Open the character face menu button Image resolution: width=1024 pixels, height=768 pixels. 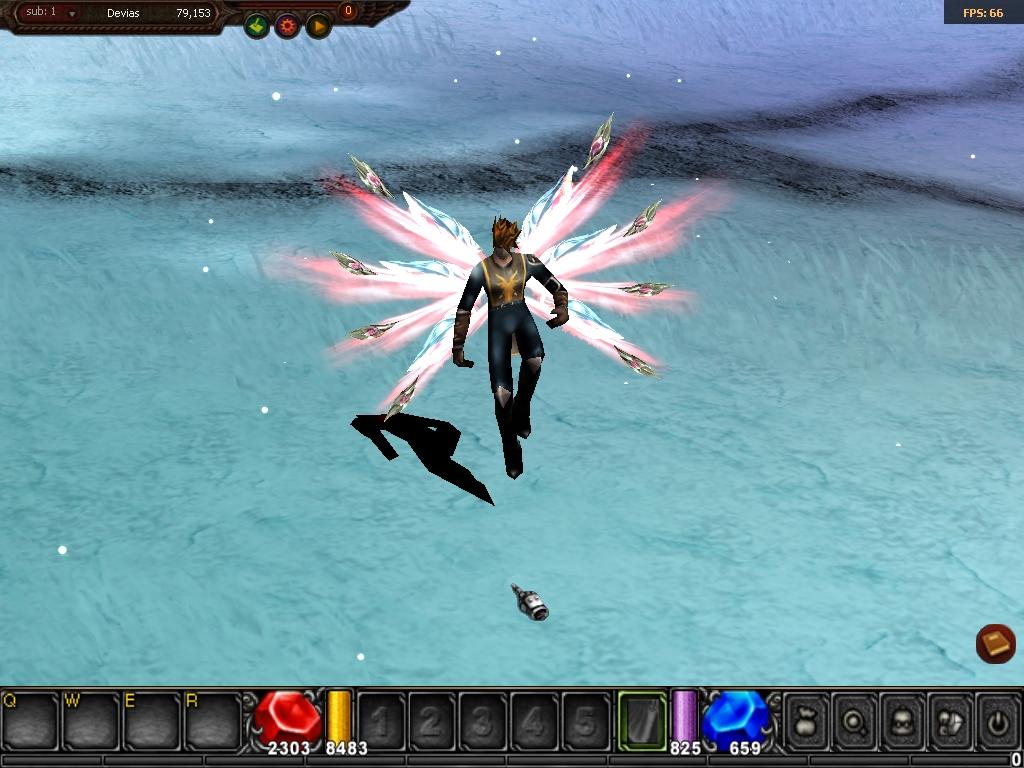click(x=903, y=720)
